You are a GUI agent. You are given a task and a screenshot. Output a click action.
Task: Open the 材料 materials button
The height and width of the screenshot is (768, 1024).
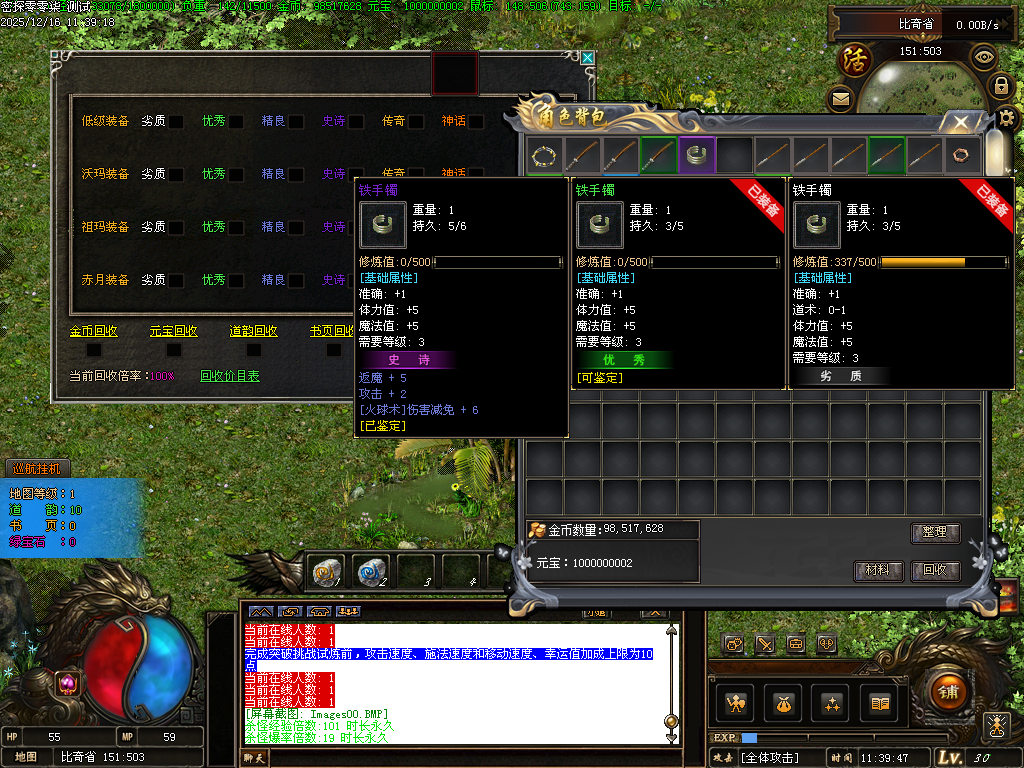pos(878,571)
